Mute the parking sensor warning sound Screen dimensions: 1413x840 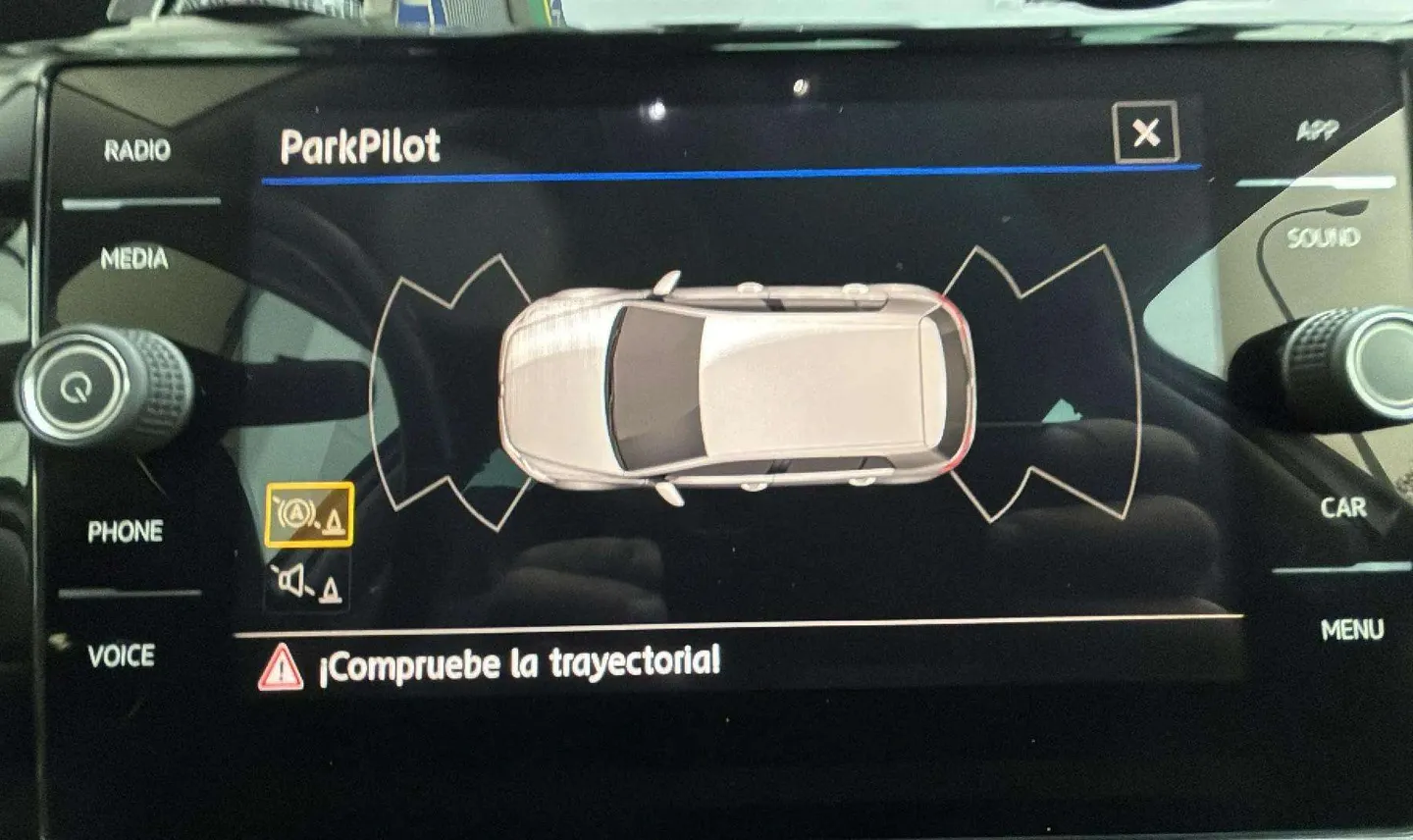click(308, 584)
